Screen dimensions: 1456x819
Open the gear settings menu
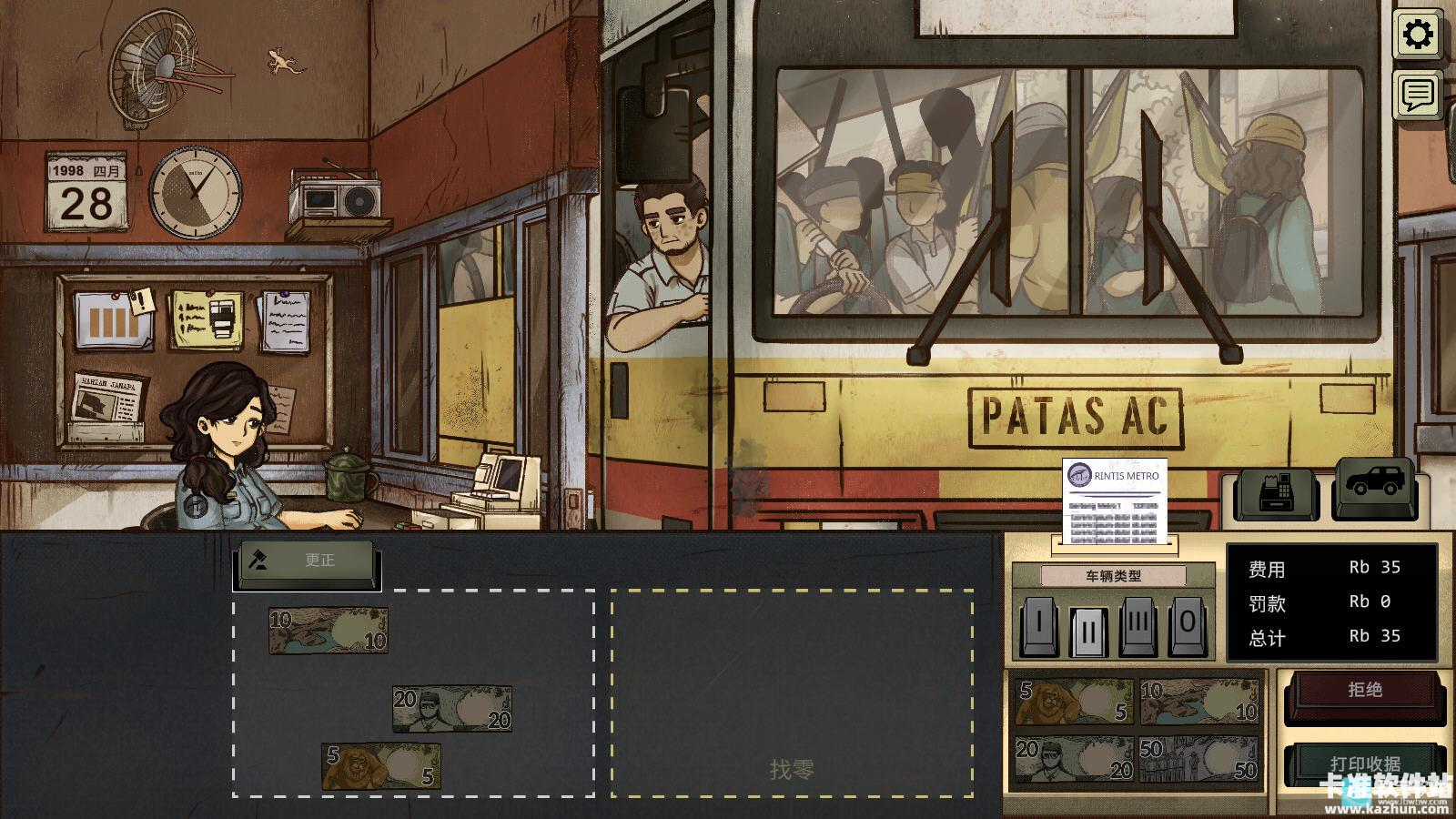[1417, 35]
